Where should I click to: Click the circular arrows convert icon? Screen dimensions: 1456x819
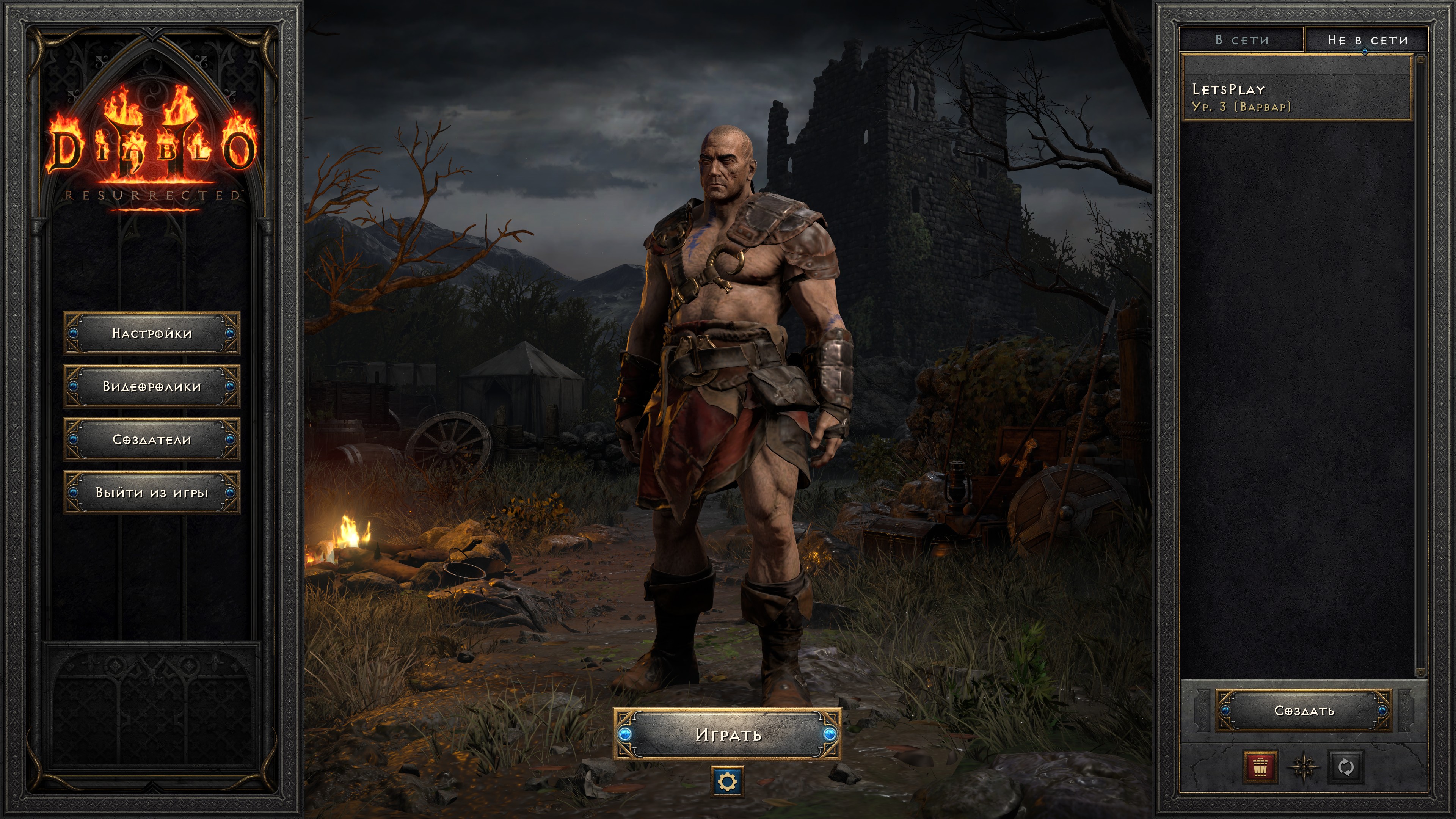coord(1346,767)
